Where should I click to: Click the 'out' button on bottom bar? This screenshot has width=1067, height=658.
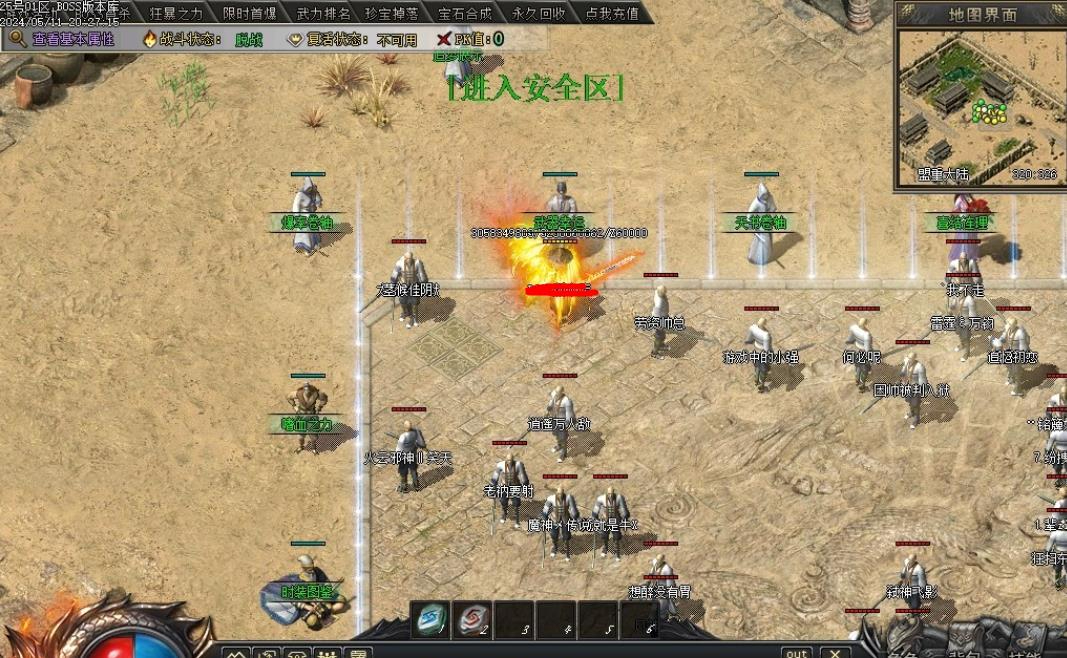(796, 652)
